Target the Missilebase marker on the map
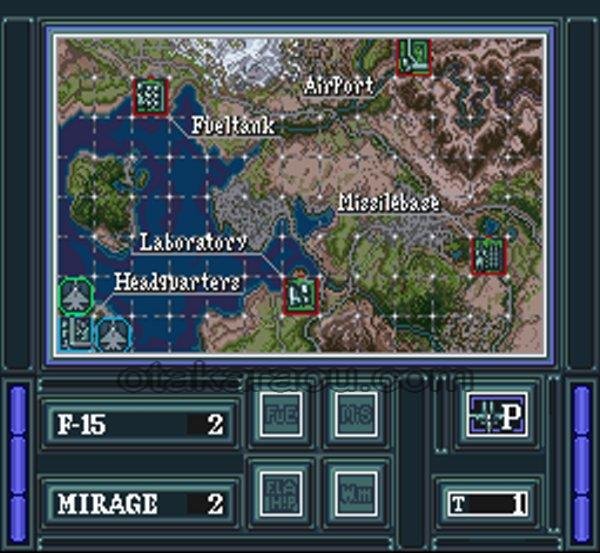This screenshot has height=553, width=600. point(489,254)
